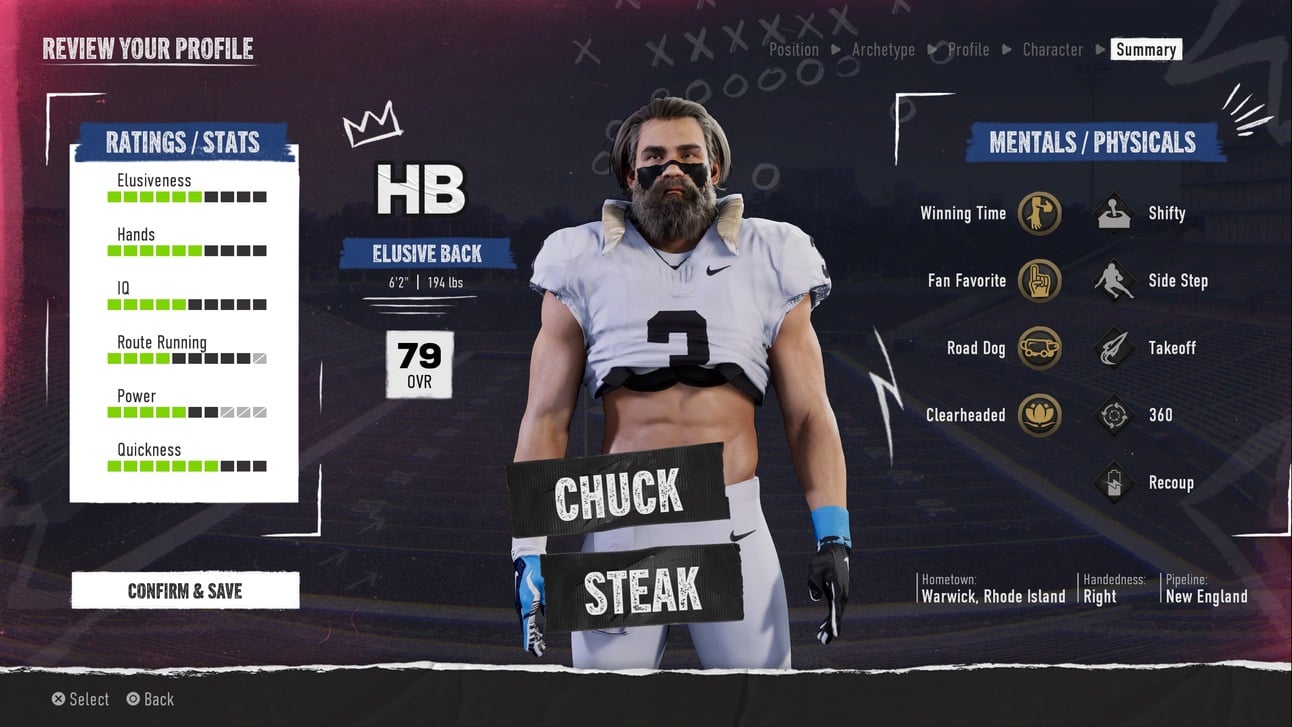1292x727 pixels.
Task: Select the Clearheaded badge icon
Action: [1039, 415]
